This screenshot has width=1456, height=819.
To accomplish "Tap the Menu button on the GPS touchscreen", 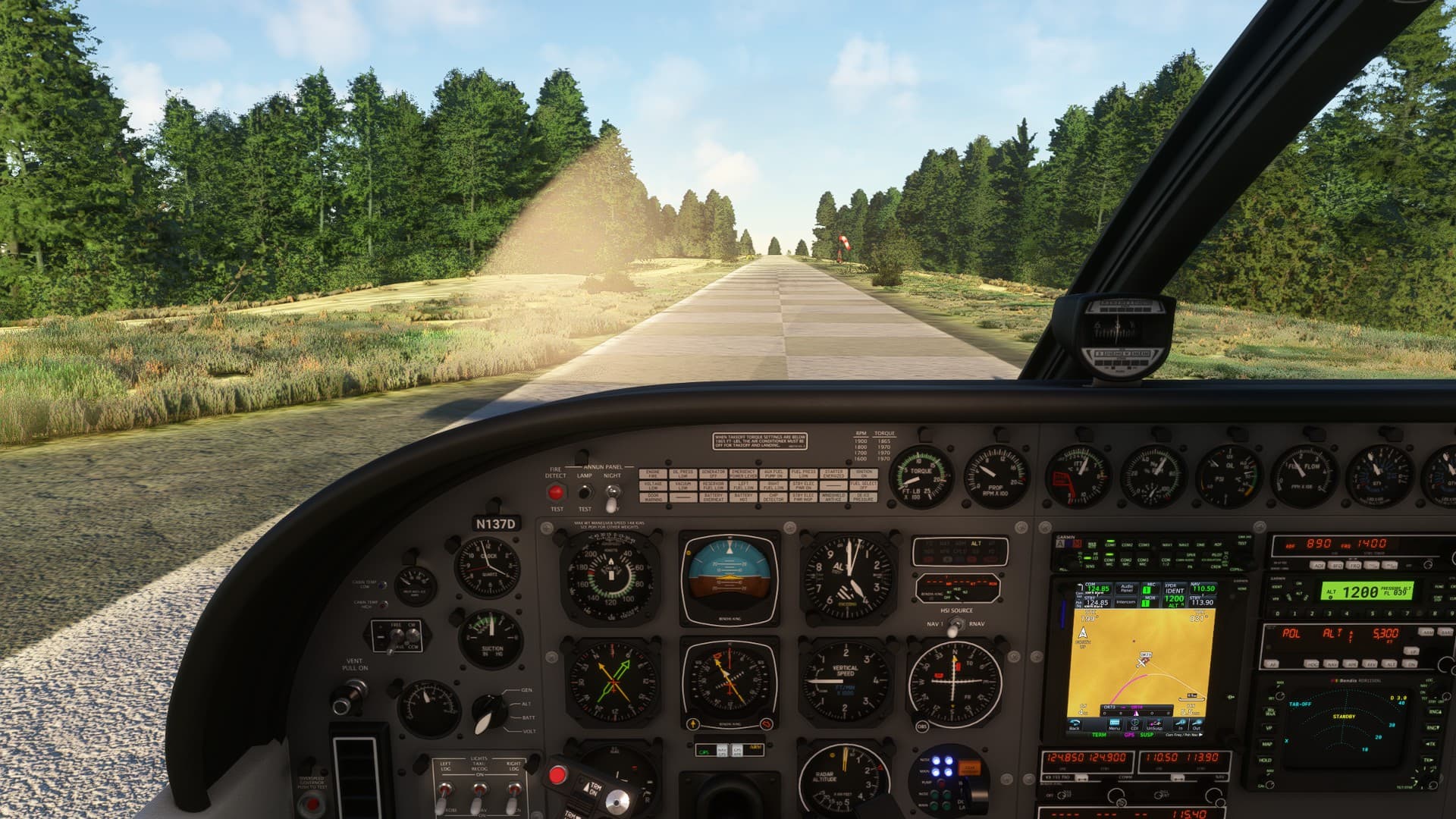I will [1113, 725].
